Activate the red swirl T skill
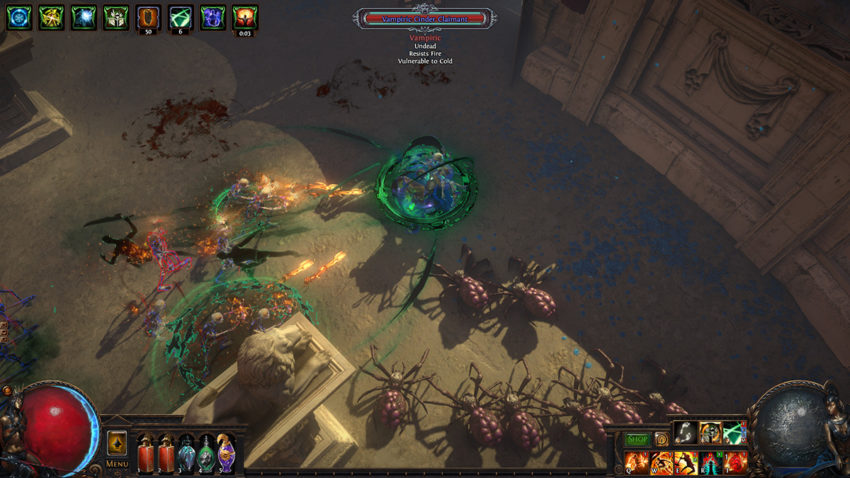The image size is (850, 478). pos(735,461)
